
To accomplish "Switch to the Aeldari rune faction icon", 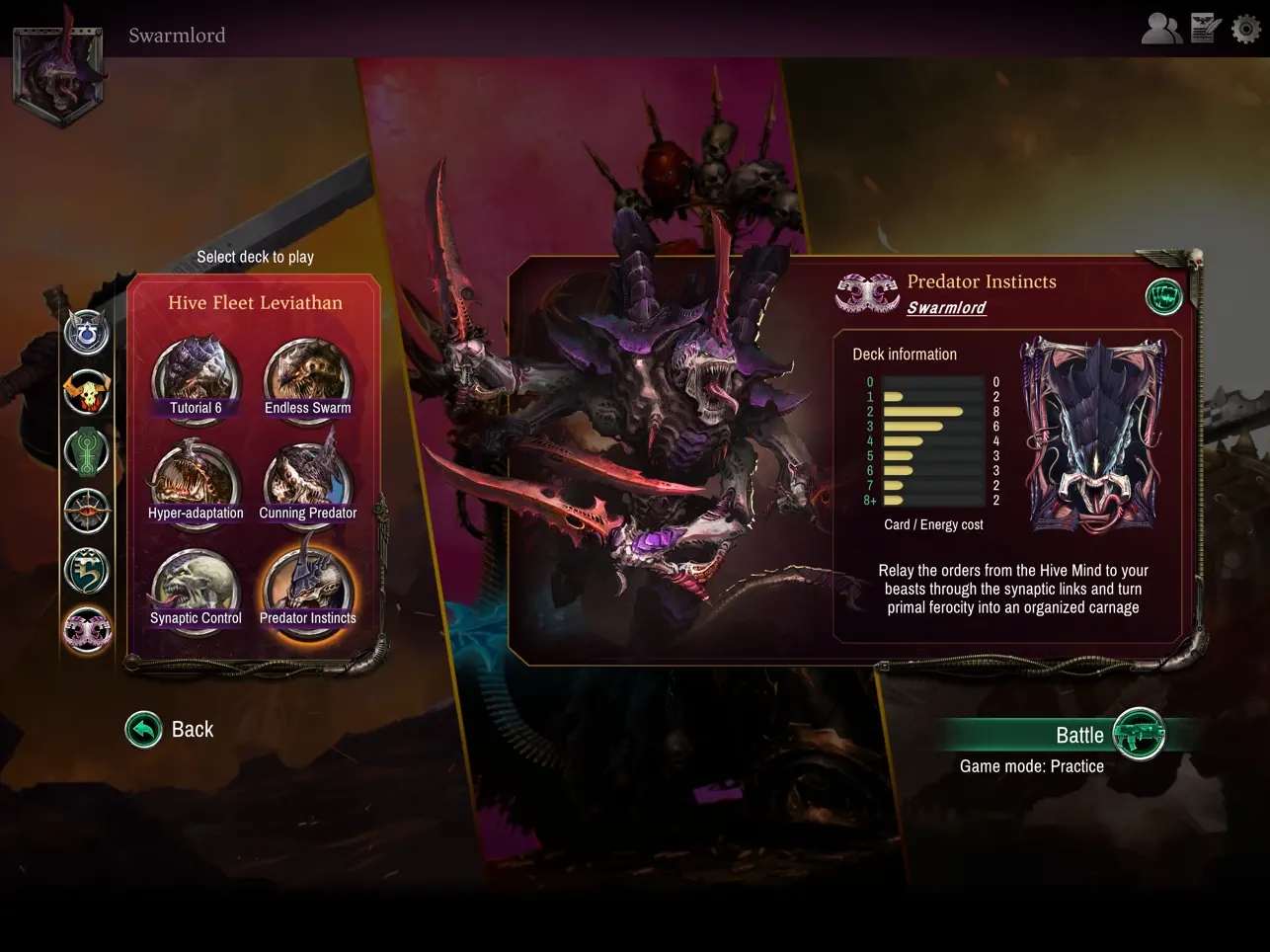I will 87,570.
